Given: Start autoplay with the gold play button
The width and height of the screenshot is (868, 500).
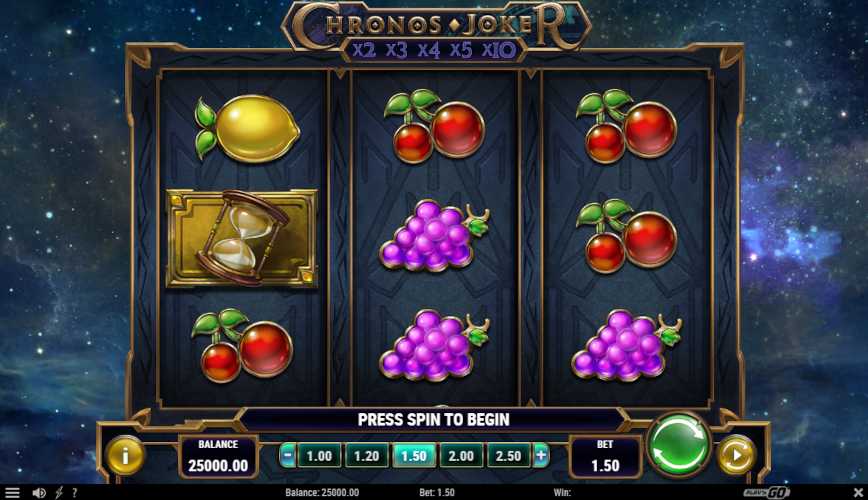Looking at the screenshot, I should point(735,456).
